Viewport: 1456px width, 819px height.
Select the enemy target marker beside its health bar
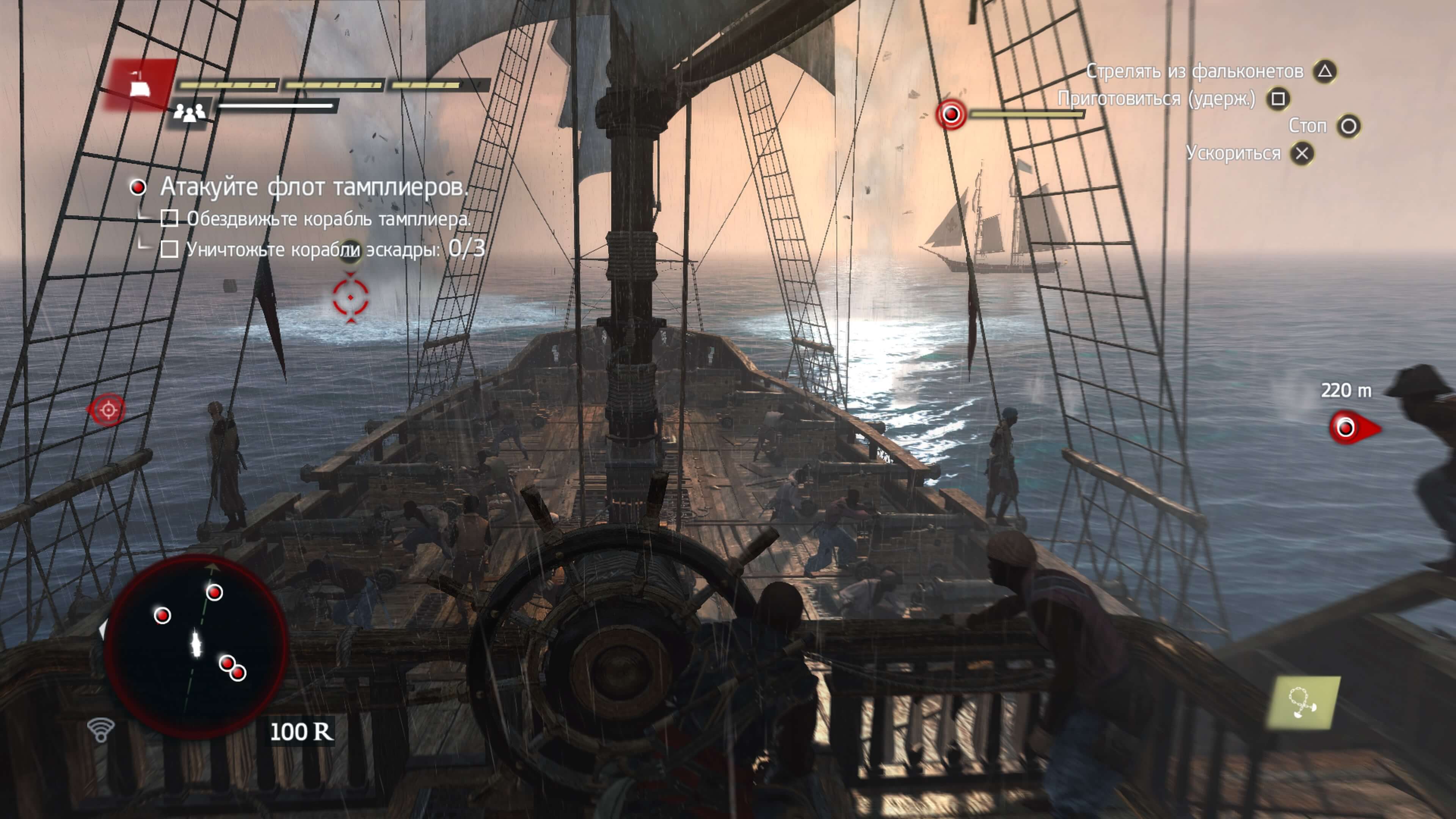pyautogui.click(x=951, y=115)
